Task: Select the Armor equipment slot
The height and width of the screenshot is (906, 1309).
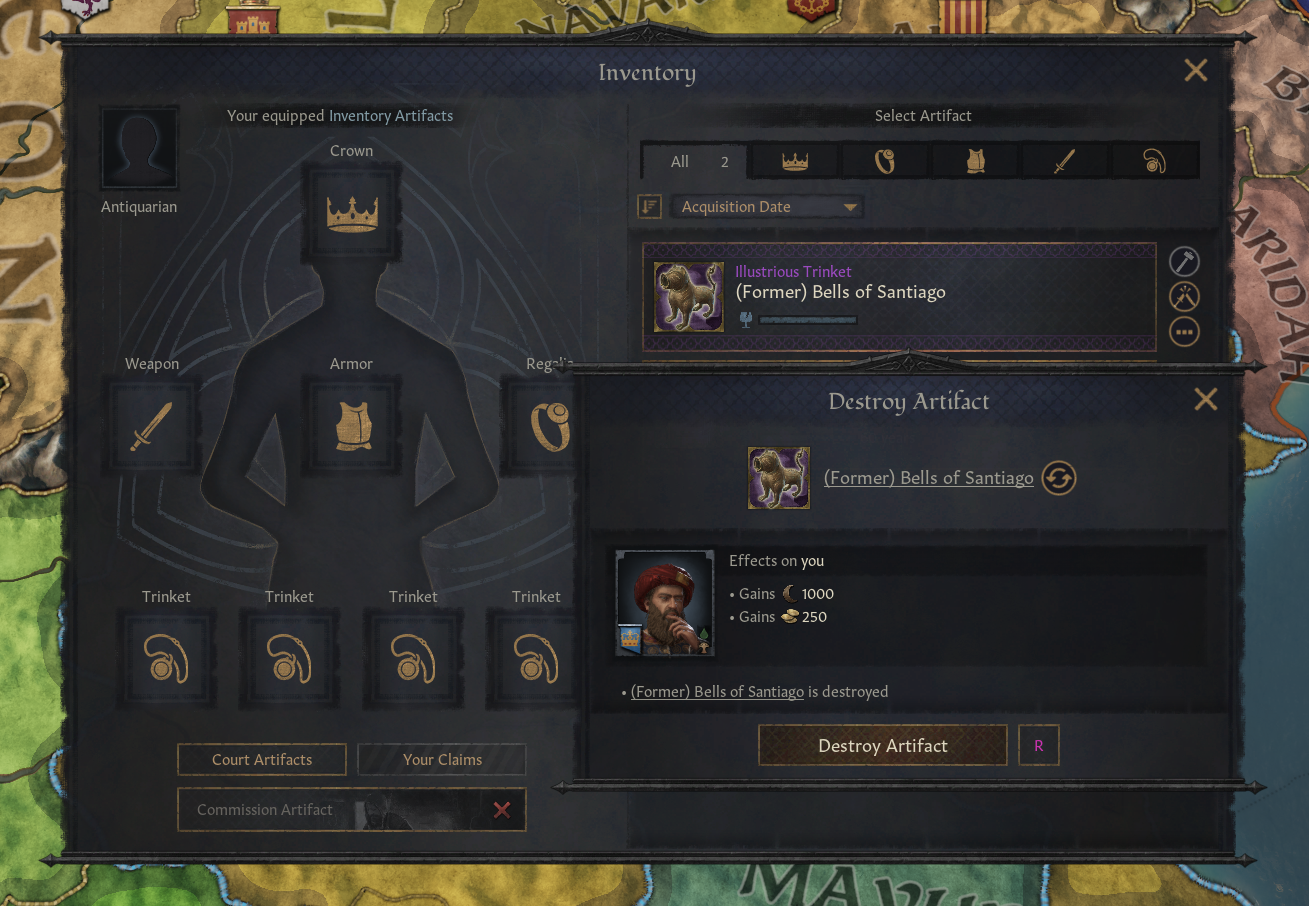Action: pyautogui.click(x=352, y=426)
